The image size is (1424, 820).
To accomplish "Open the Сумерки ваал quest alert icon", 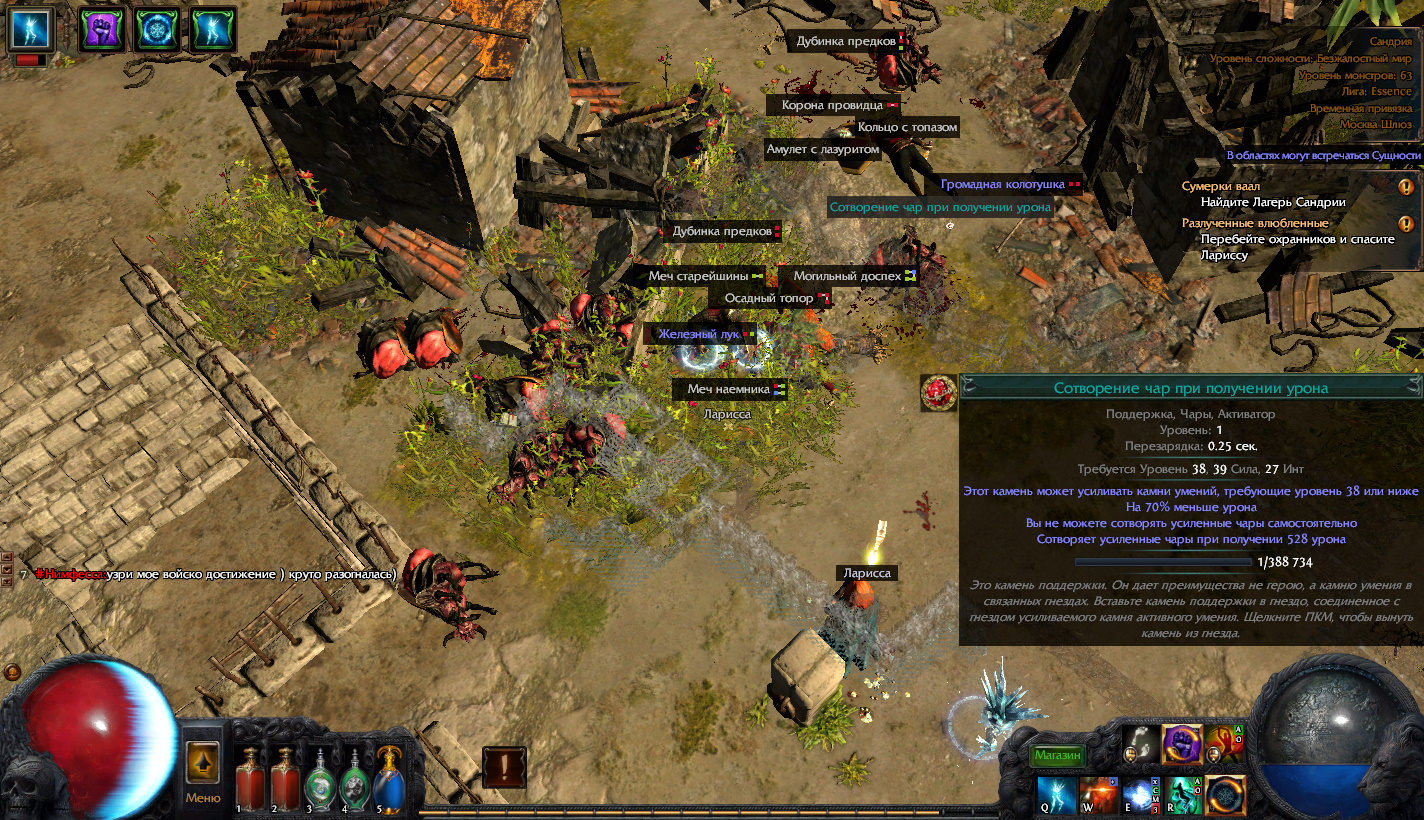I will [x=1406, y=187].
